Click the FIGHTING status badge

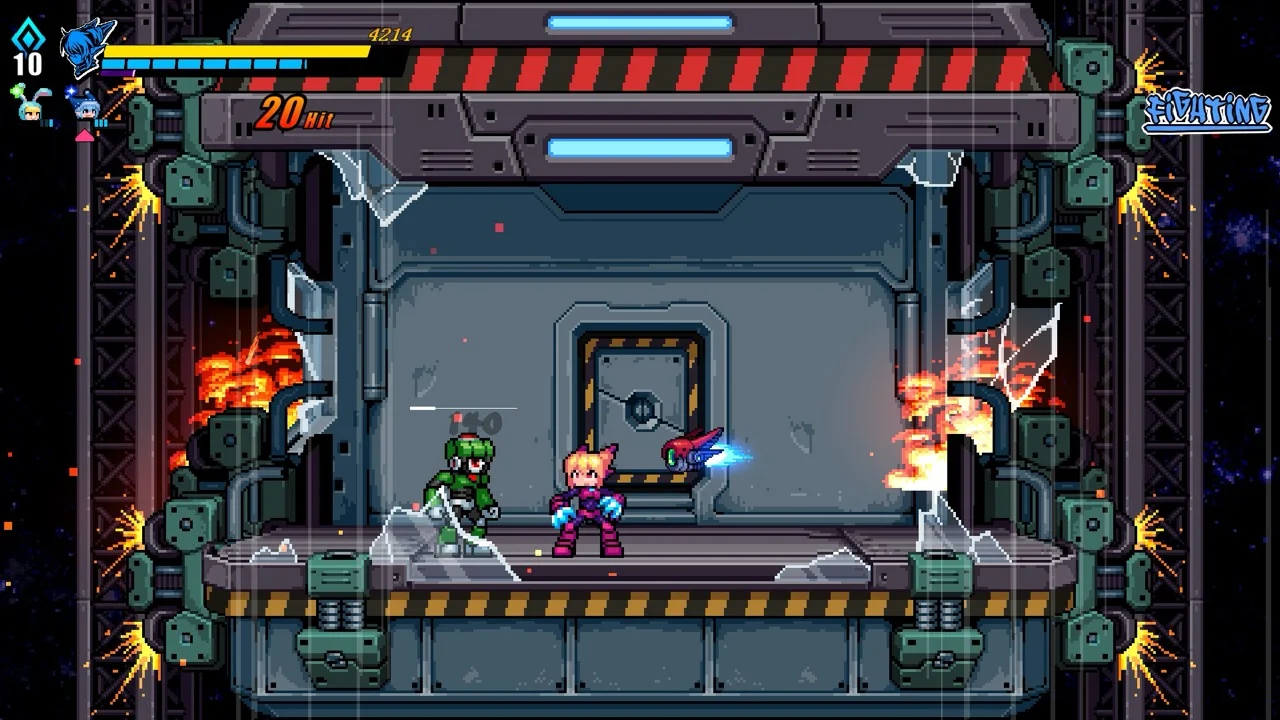1207,111
